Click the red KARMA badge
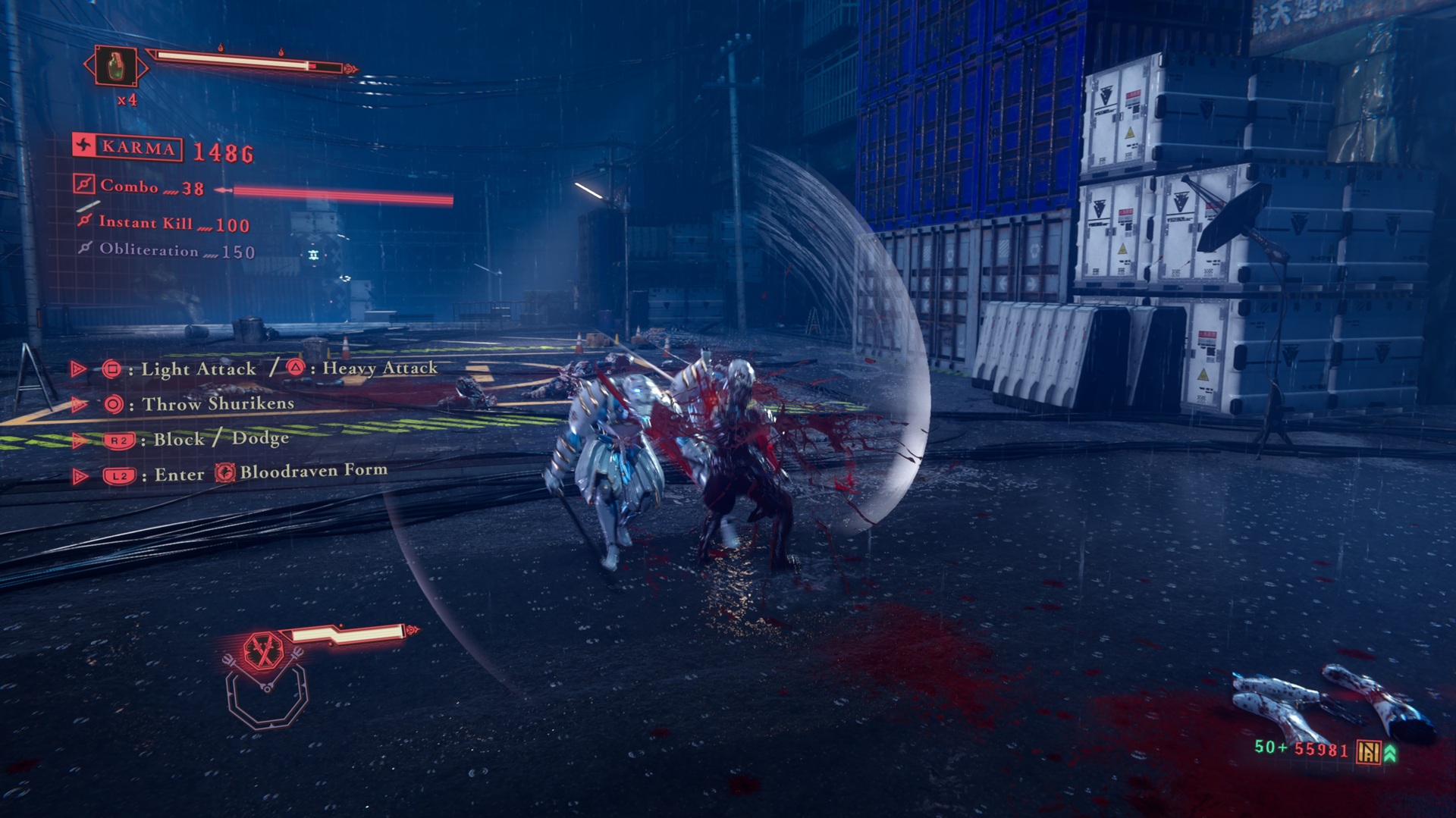1456x818 pixels. coord(127,146)
